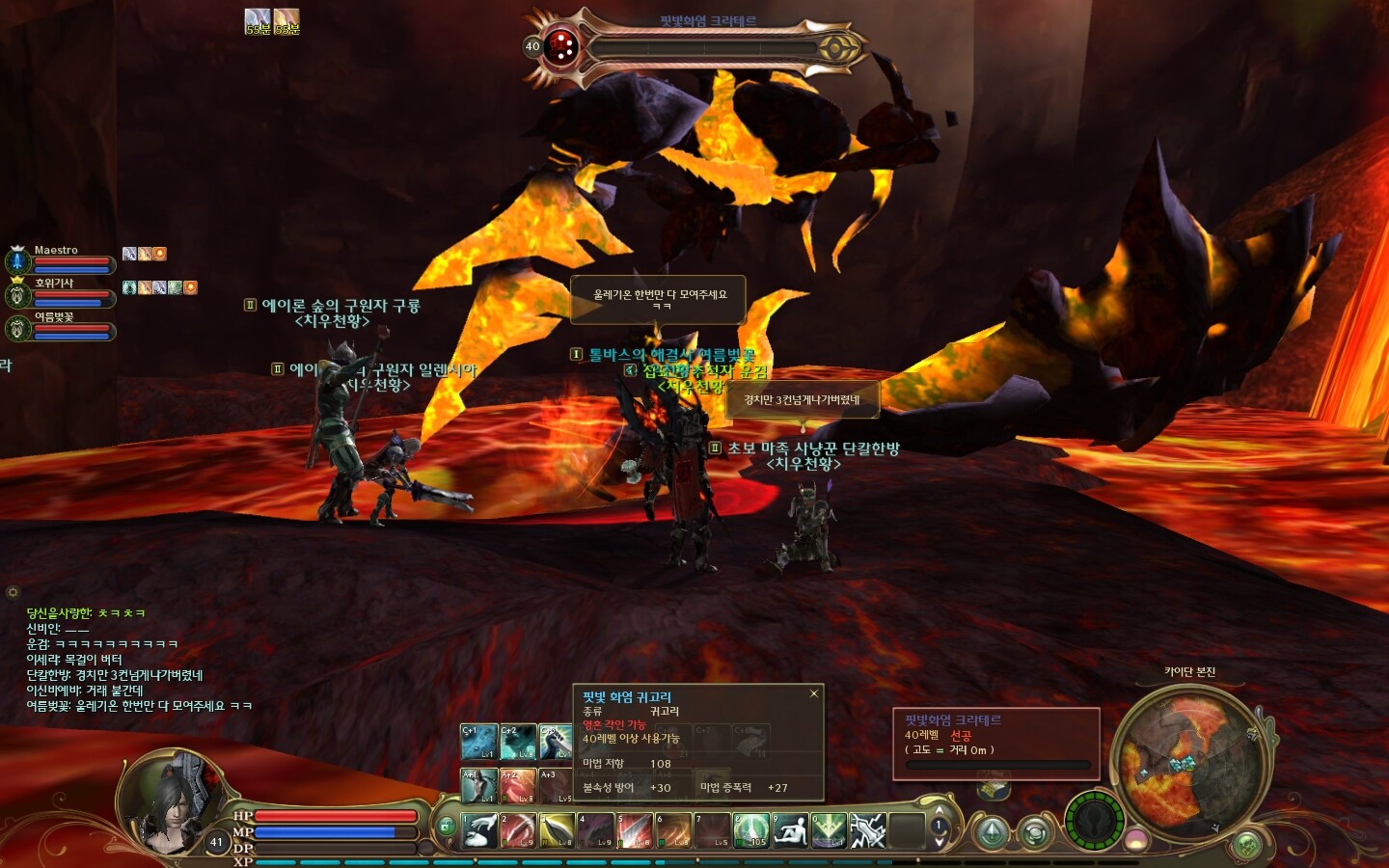Click the C+1 blue skill icon

[x=478, y=742]
